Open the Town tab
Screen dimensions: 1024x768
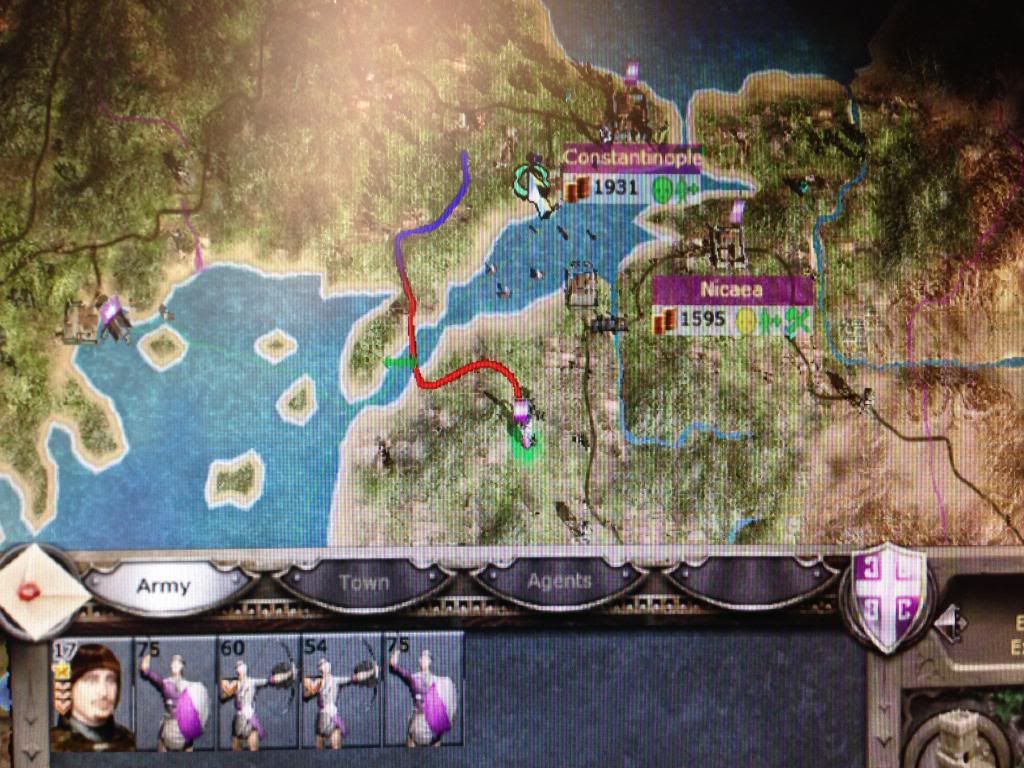point(363,583)
